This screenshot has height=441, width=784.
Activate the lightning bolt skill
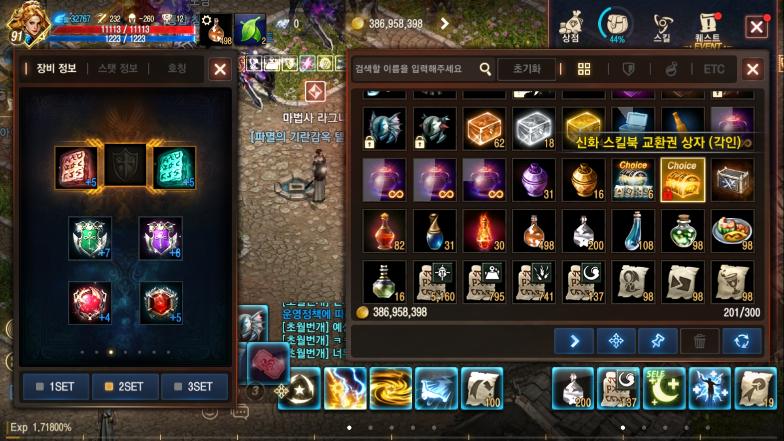click(x=345, y=388)
